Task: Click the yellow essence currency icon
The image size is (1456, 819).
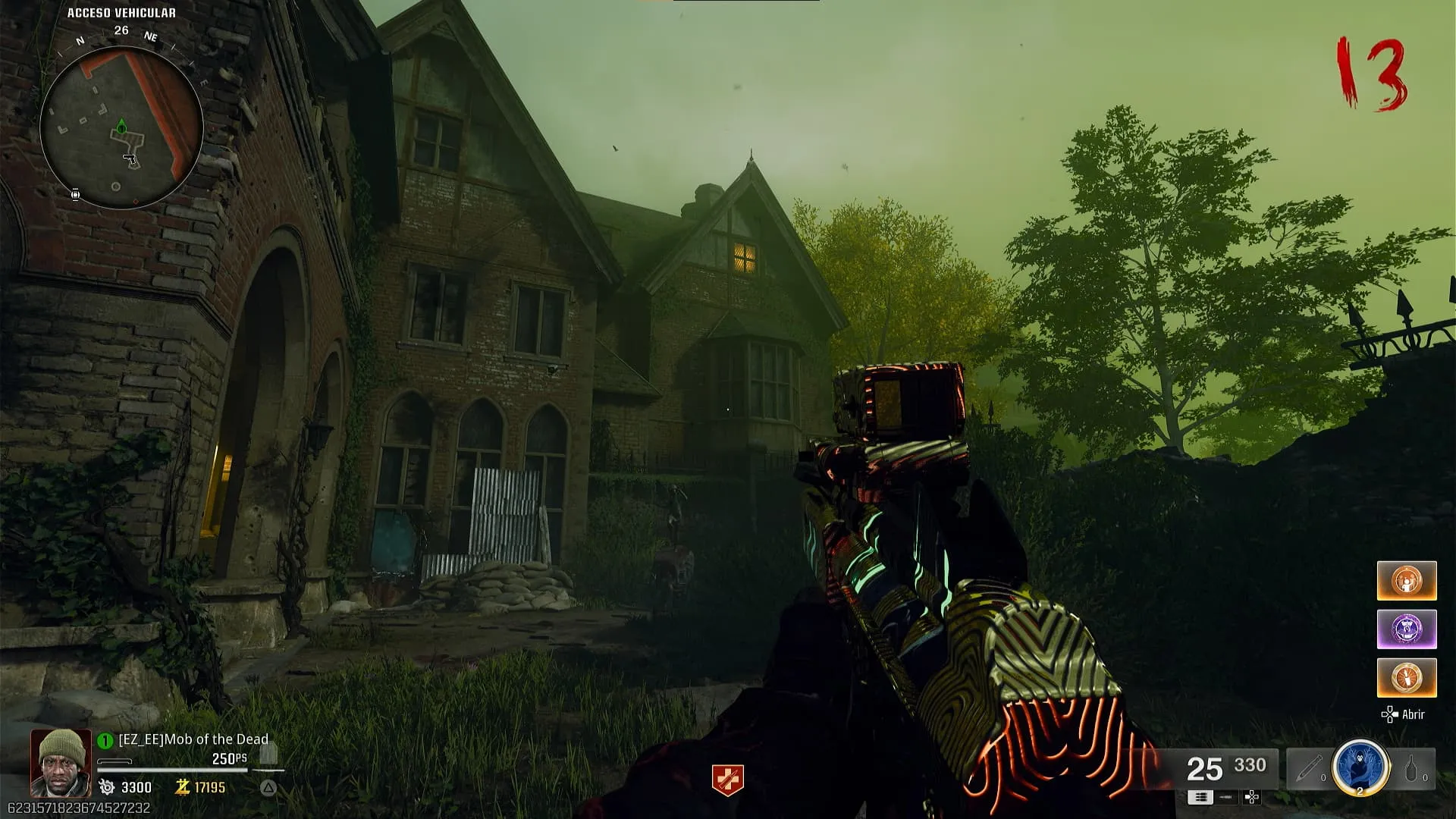Action: 182,788
